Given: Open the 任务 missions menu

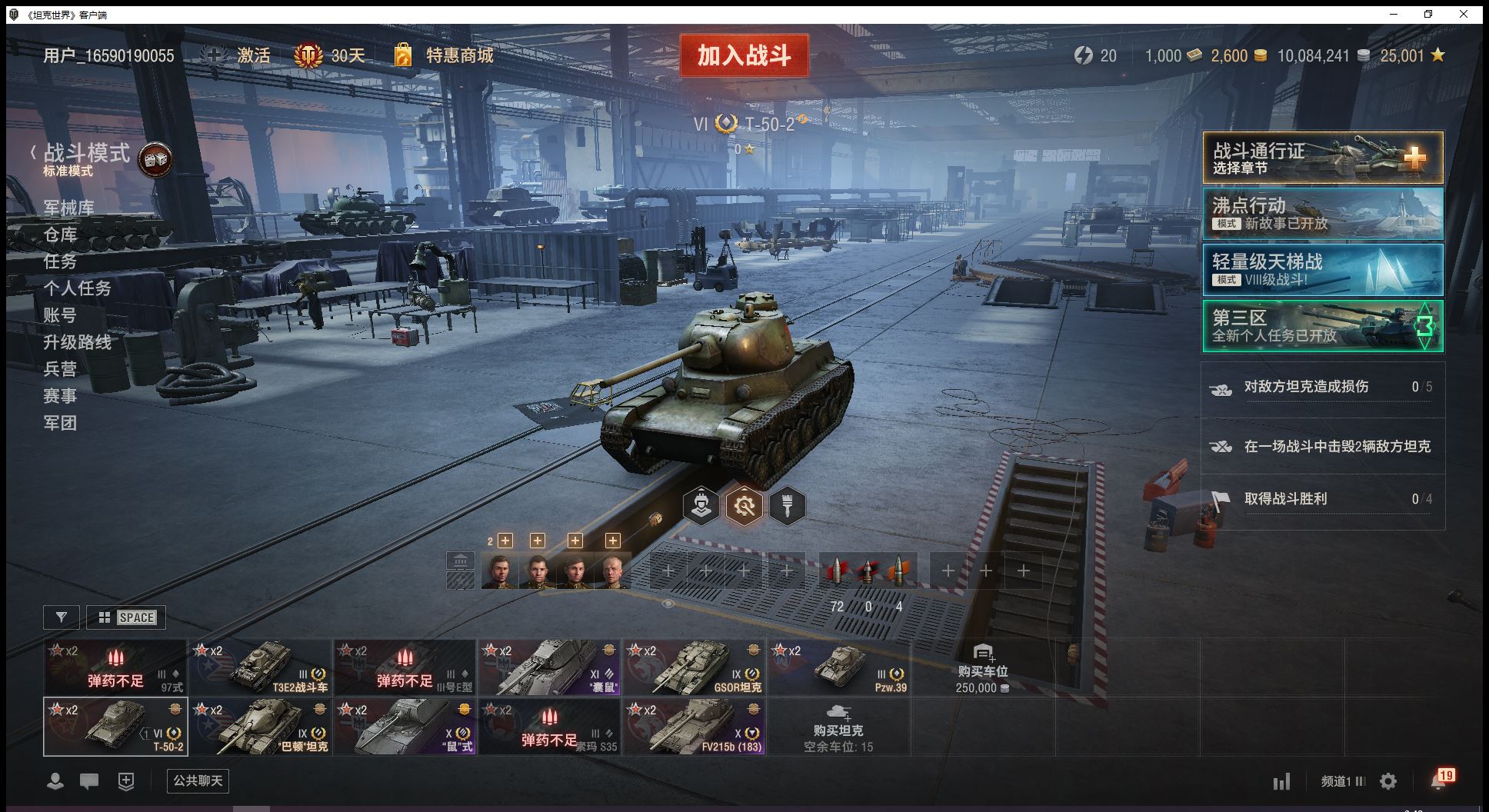Looking at the screenshot, I should (x=60, y=261).
